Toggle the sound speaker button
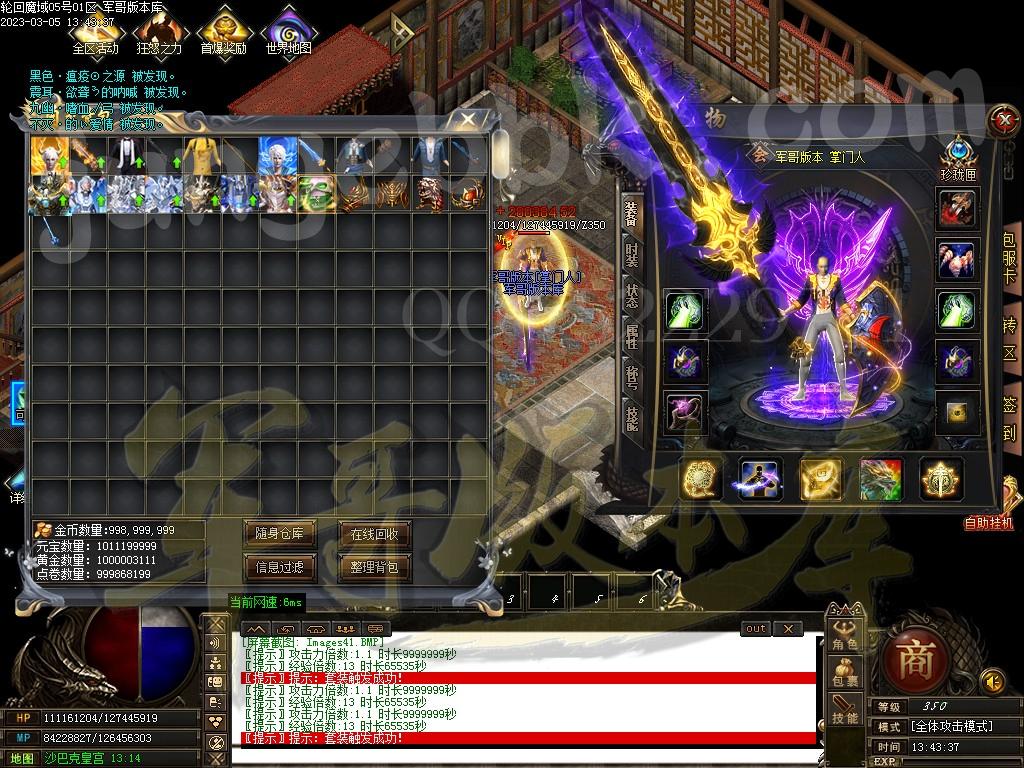Viewport: 1024px width, 768px height. pos(992,682)
